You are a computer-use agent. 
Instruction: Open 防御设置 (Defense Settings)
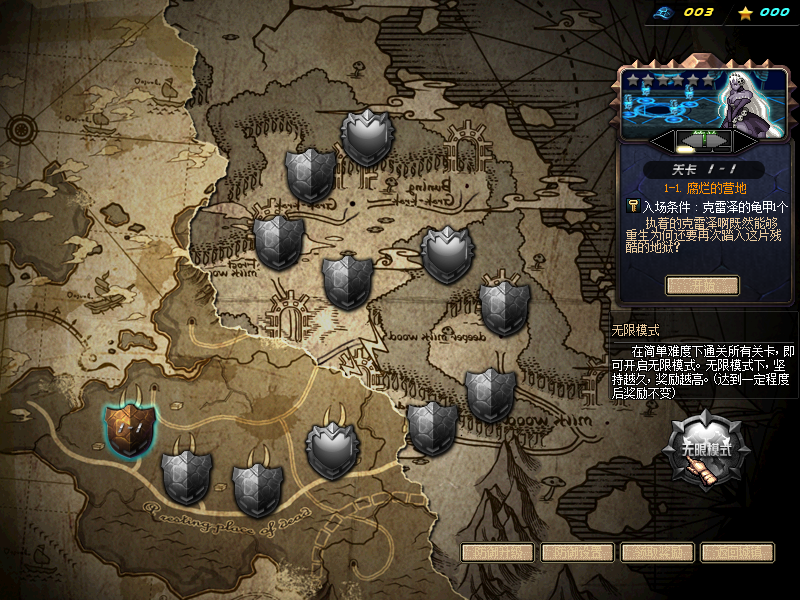point(577,552)
